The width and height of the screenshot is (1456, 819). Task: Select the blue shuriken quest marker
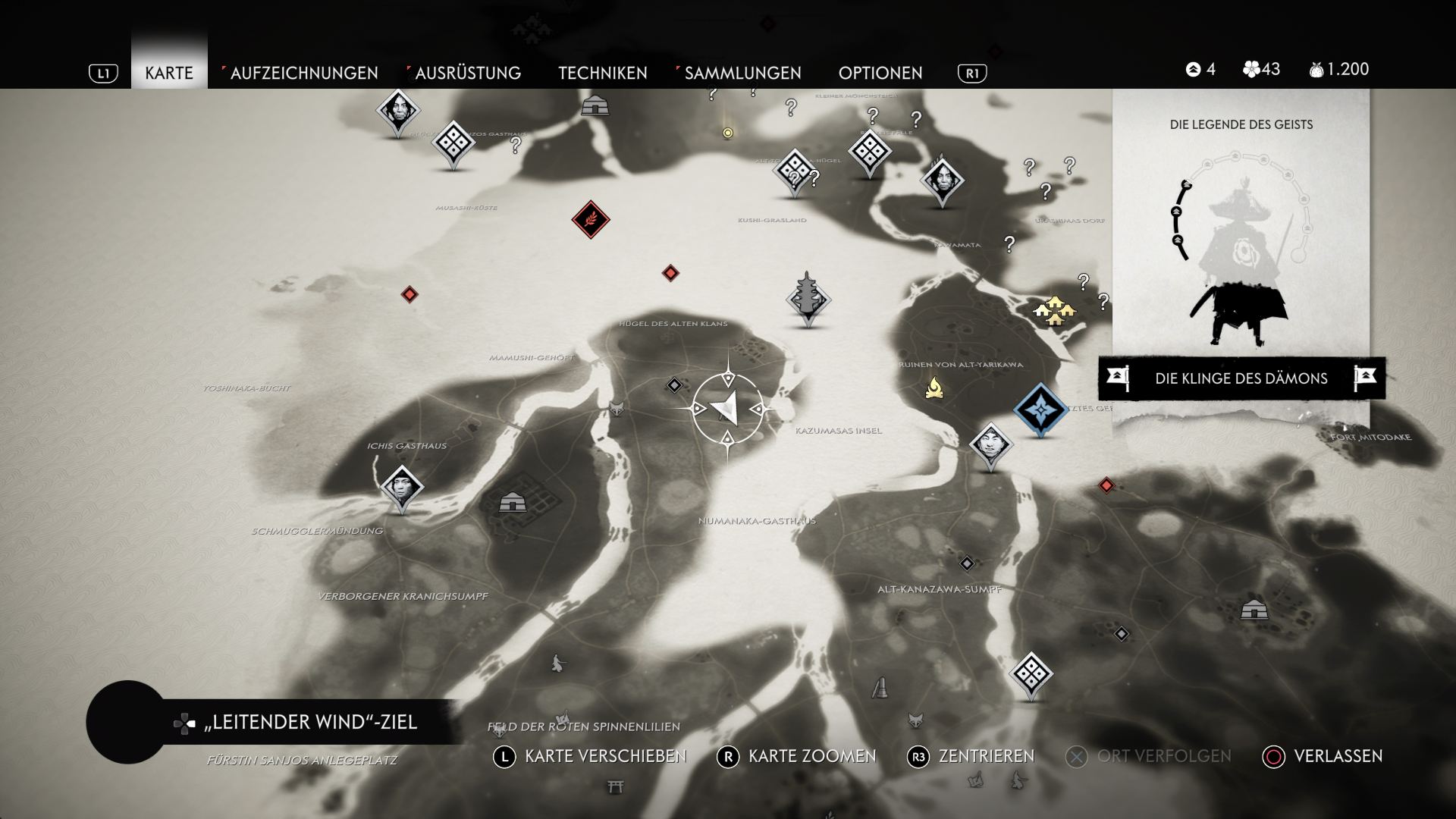(x=1040, y=409)
